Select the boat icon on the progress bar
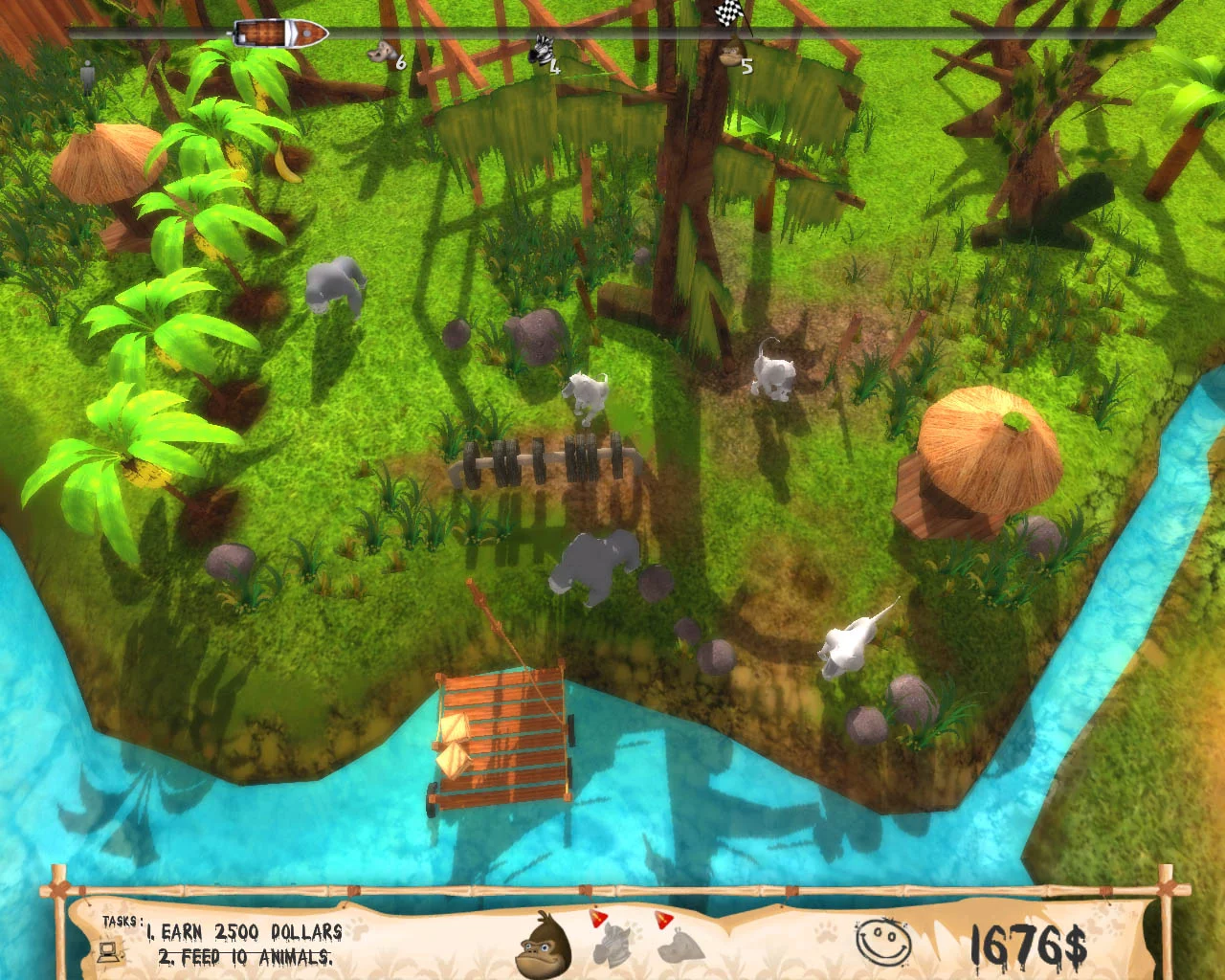 (280, 32)
